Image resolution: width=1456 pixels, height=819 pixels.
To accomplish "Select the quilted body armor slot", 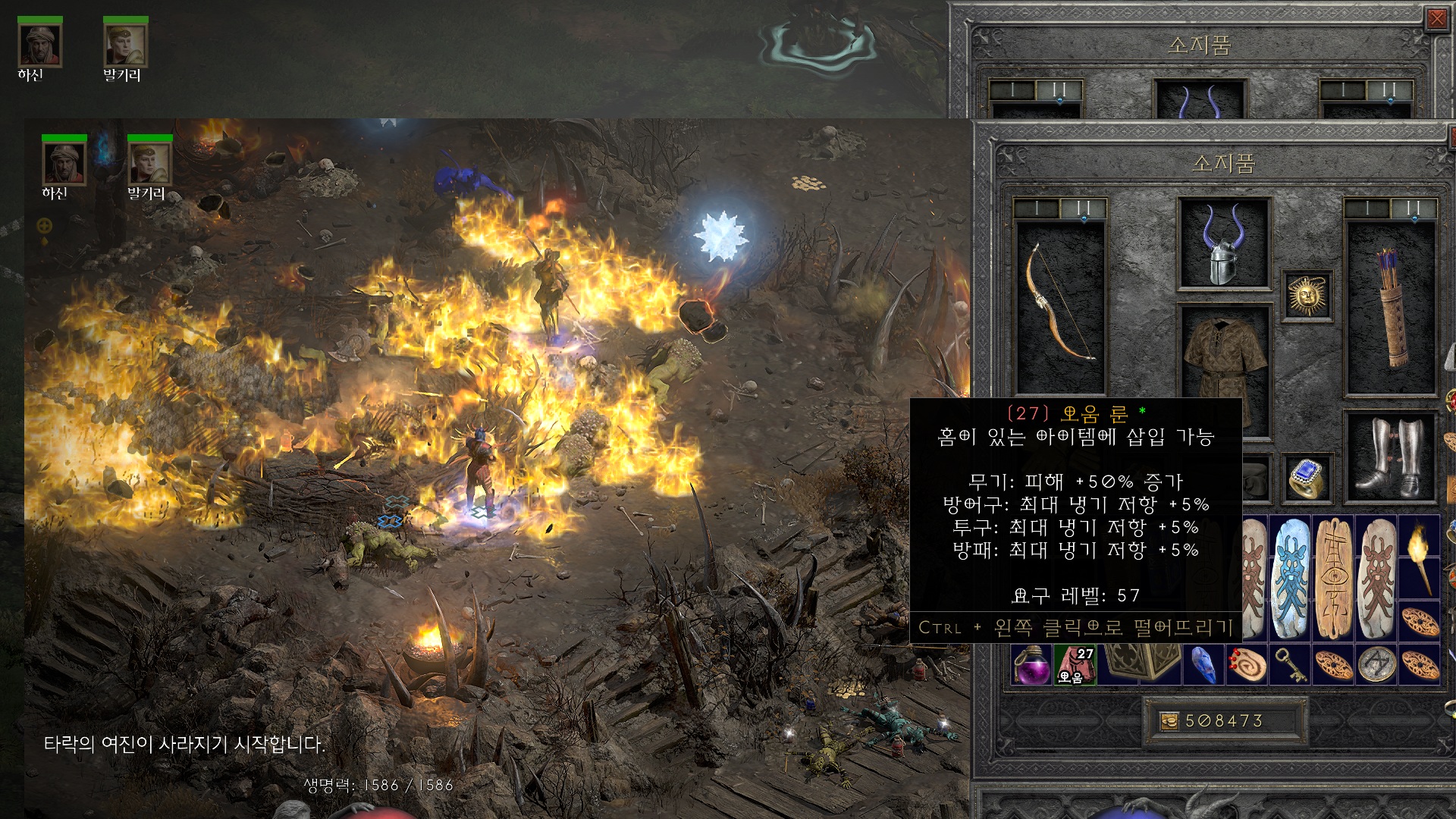I will pos(1223,356).
